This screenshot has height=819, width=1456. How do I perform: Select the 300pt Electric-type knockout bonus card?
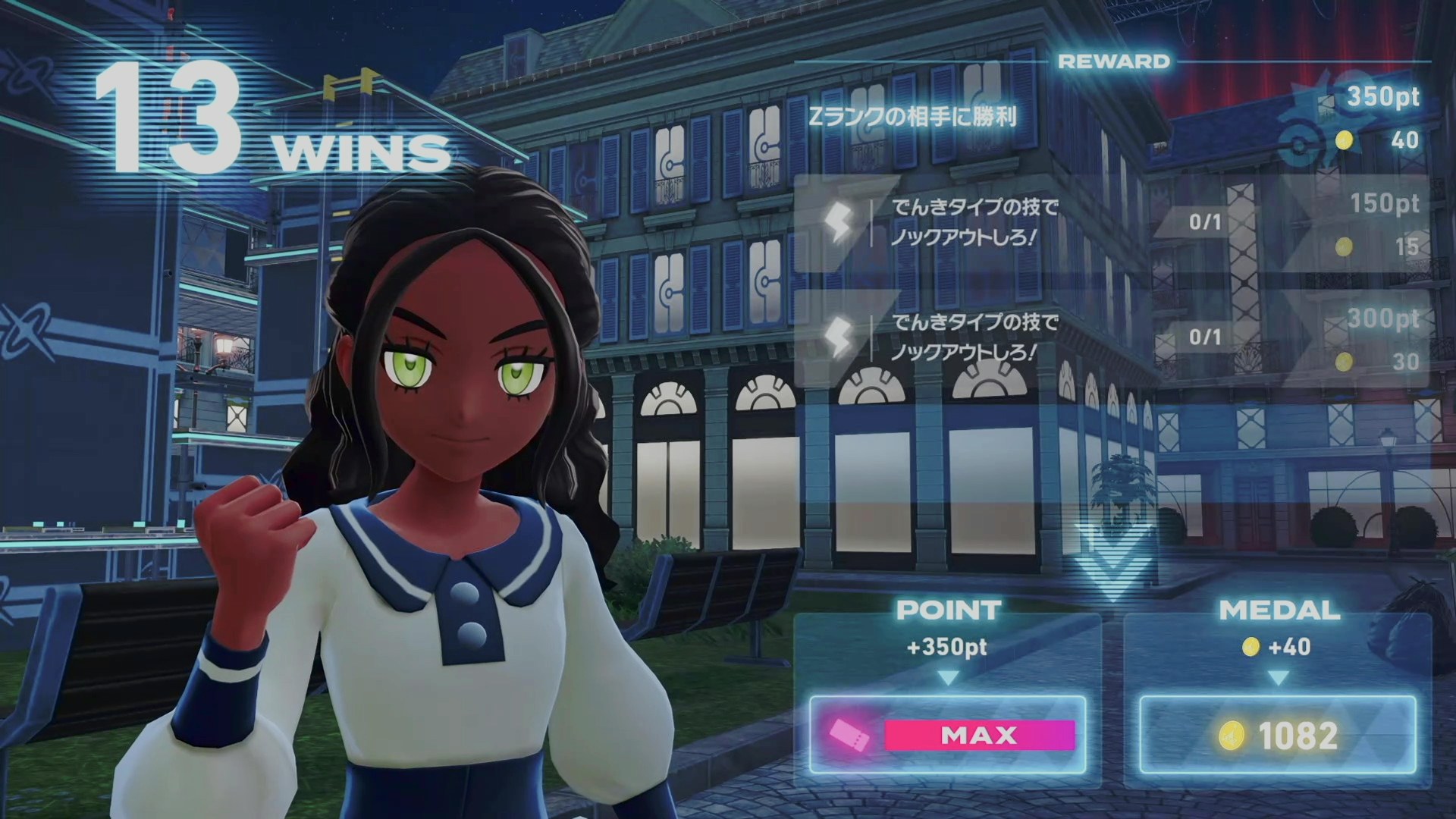(1111, 337)
